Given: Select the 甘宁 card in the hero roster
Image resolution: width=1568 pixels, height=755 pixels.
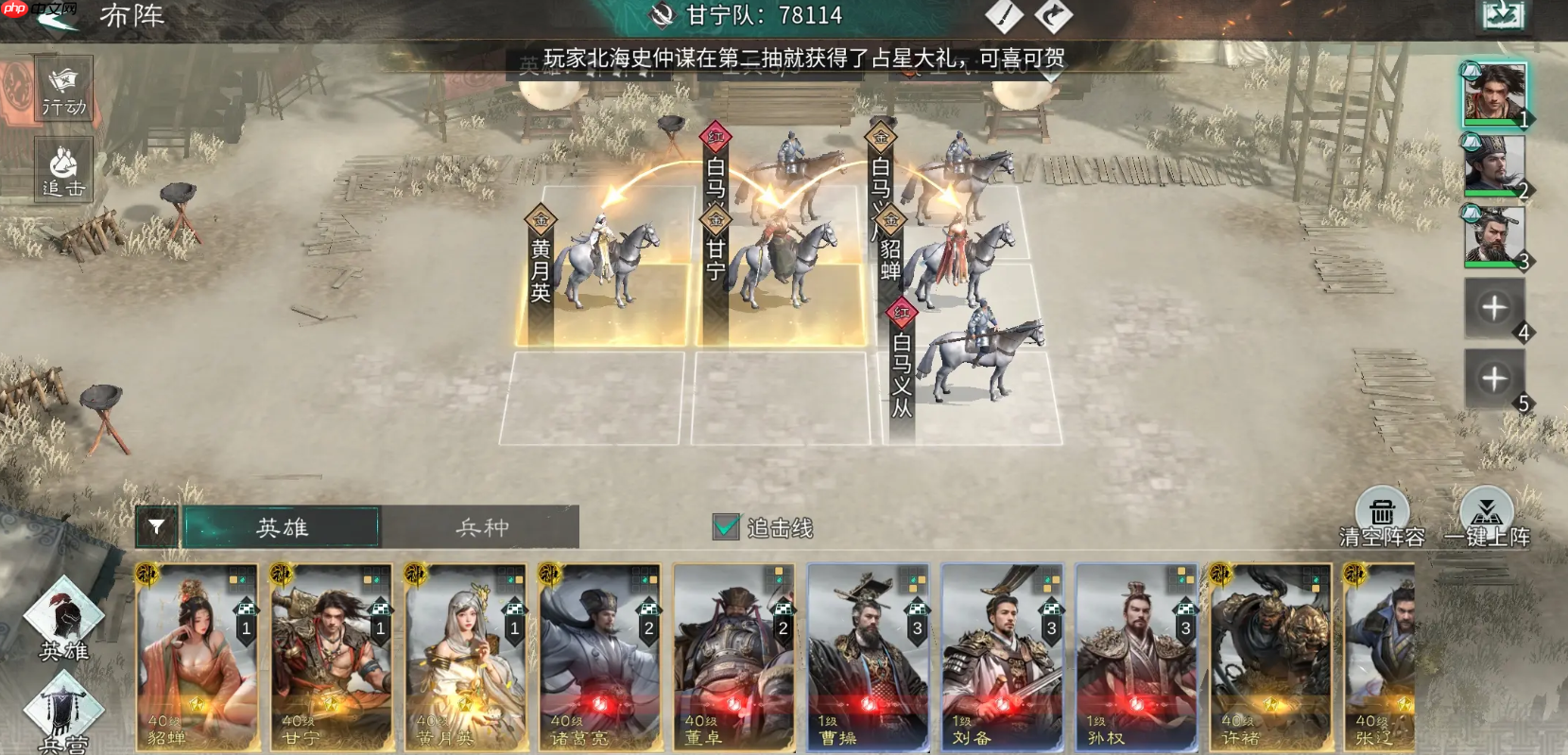Looking at the screenshot, I should click(x=331, y=657).
